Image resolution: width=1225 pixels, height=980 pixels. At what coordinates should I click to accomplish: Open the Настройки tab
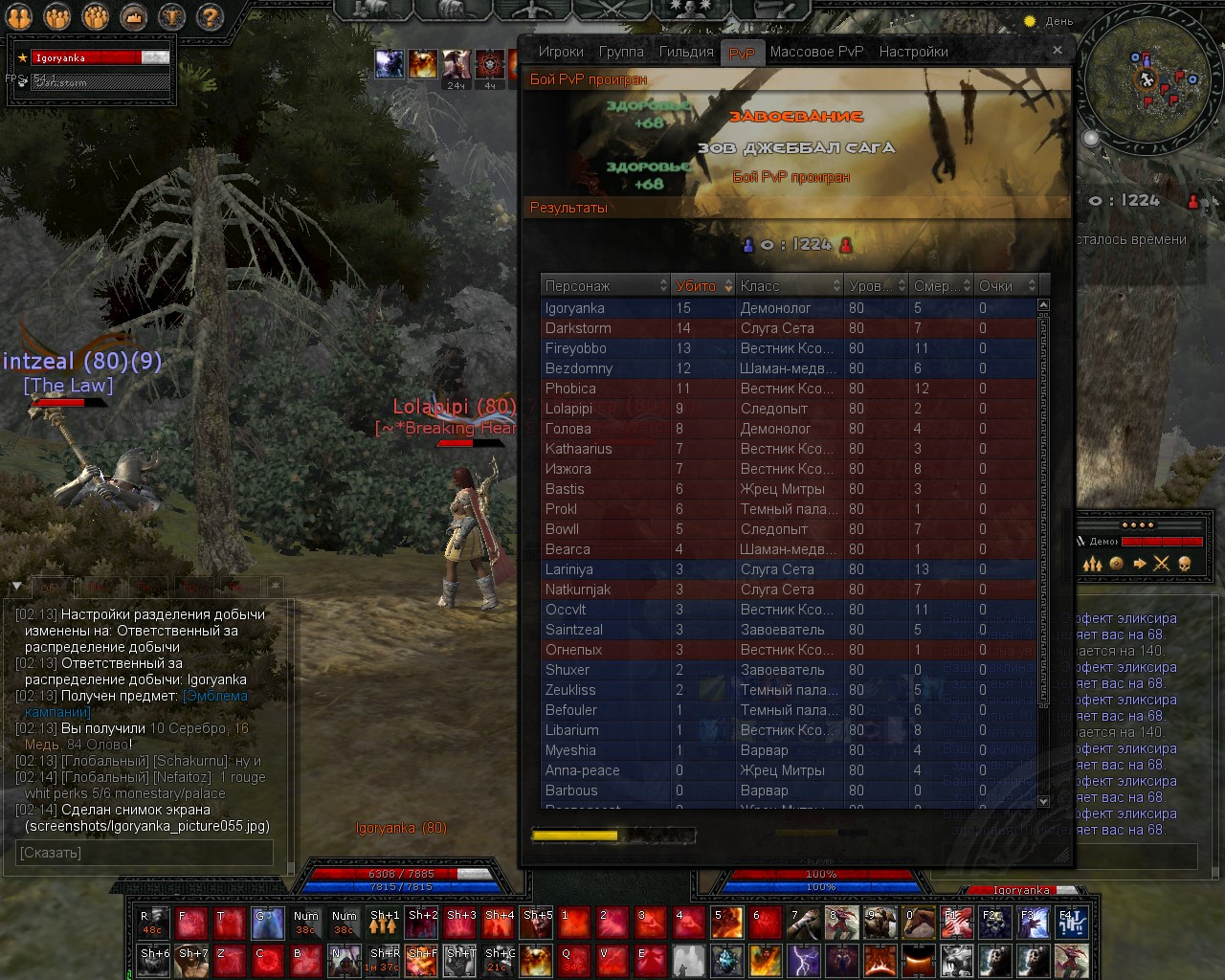pos(913,52)
